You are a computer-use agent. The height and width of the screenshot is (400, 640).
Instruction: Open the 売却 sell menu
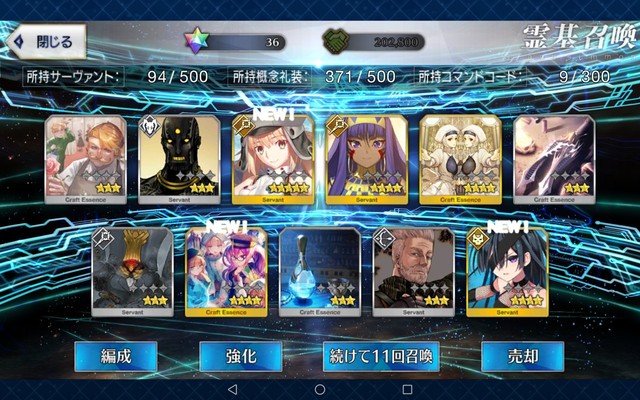coord(522,356)
